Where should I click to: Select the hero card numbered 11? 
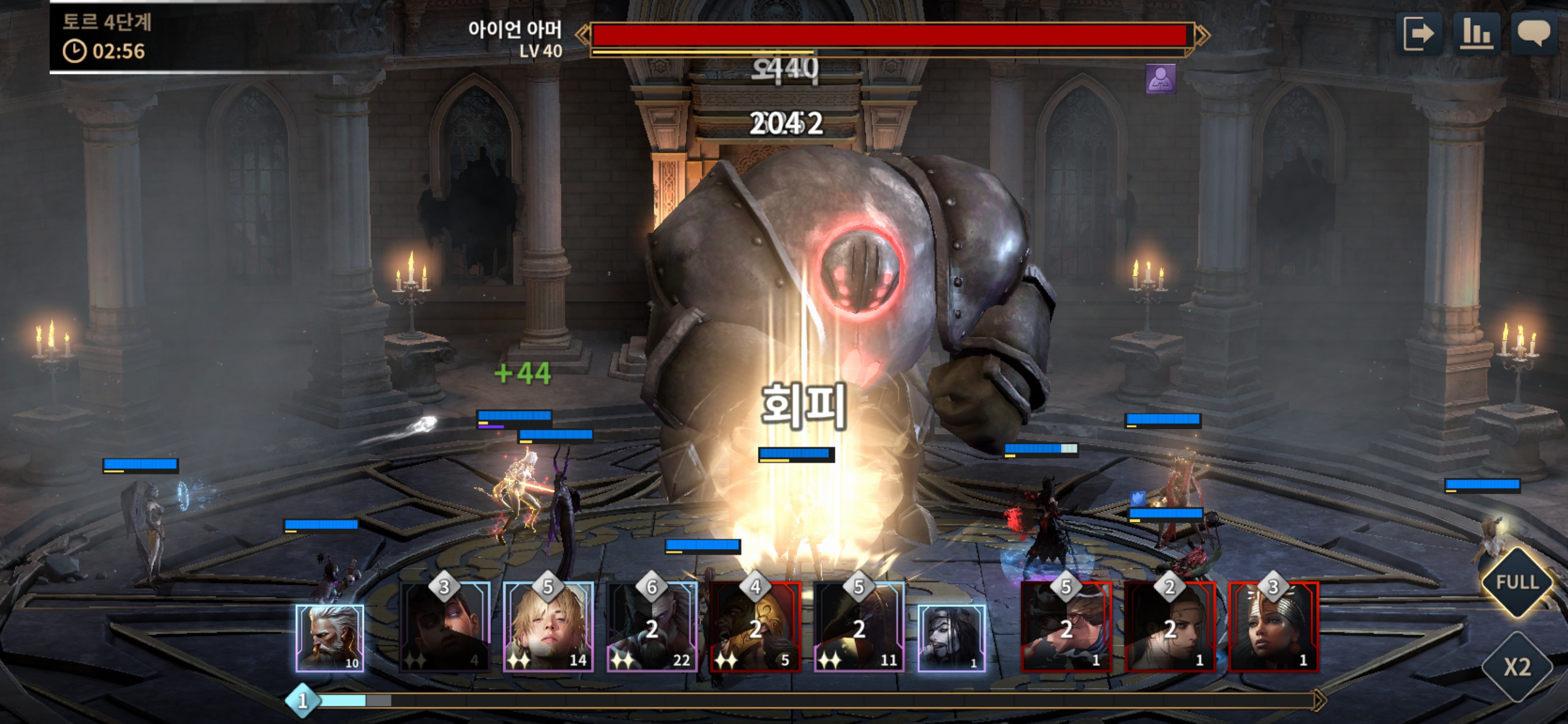(x=859, y=627)
